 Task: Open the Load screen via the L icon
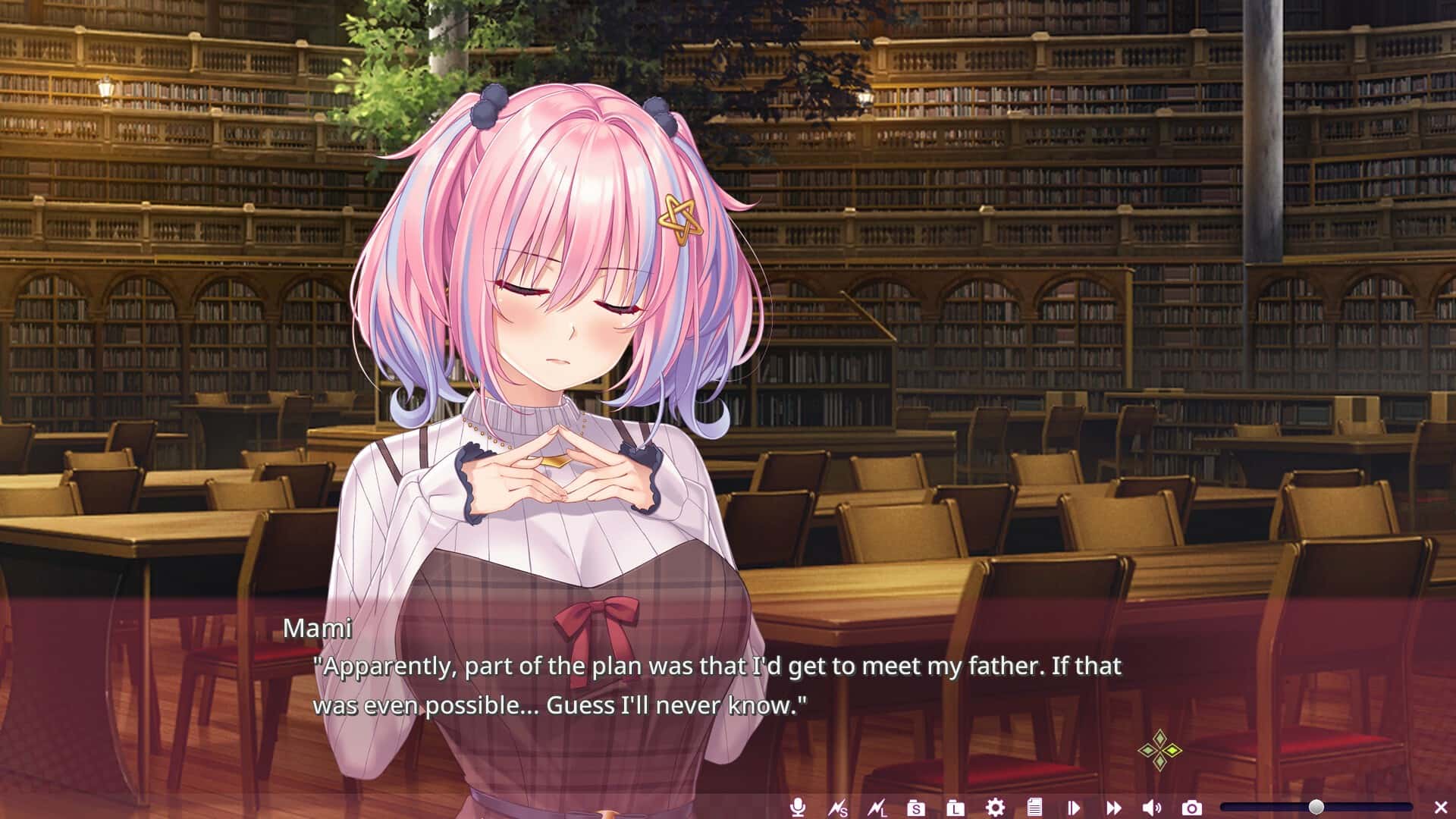(956, 807)
